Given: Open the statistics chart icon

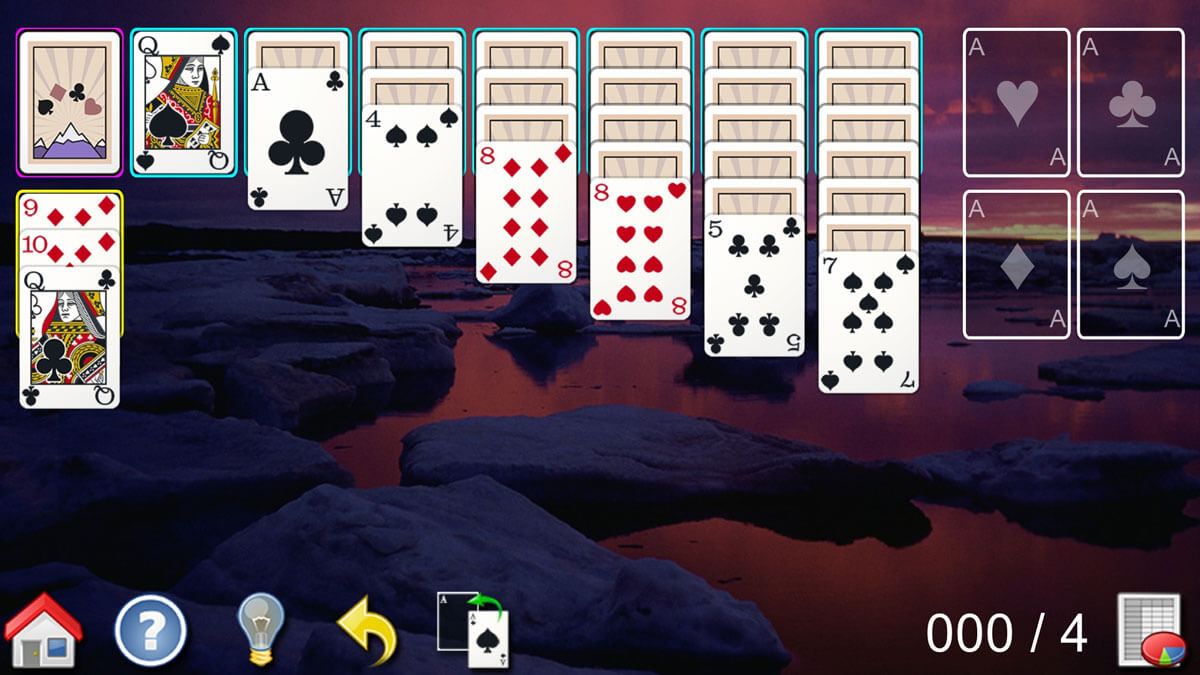Looking at the screenshot, I should [x=1149, y=630].
